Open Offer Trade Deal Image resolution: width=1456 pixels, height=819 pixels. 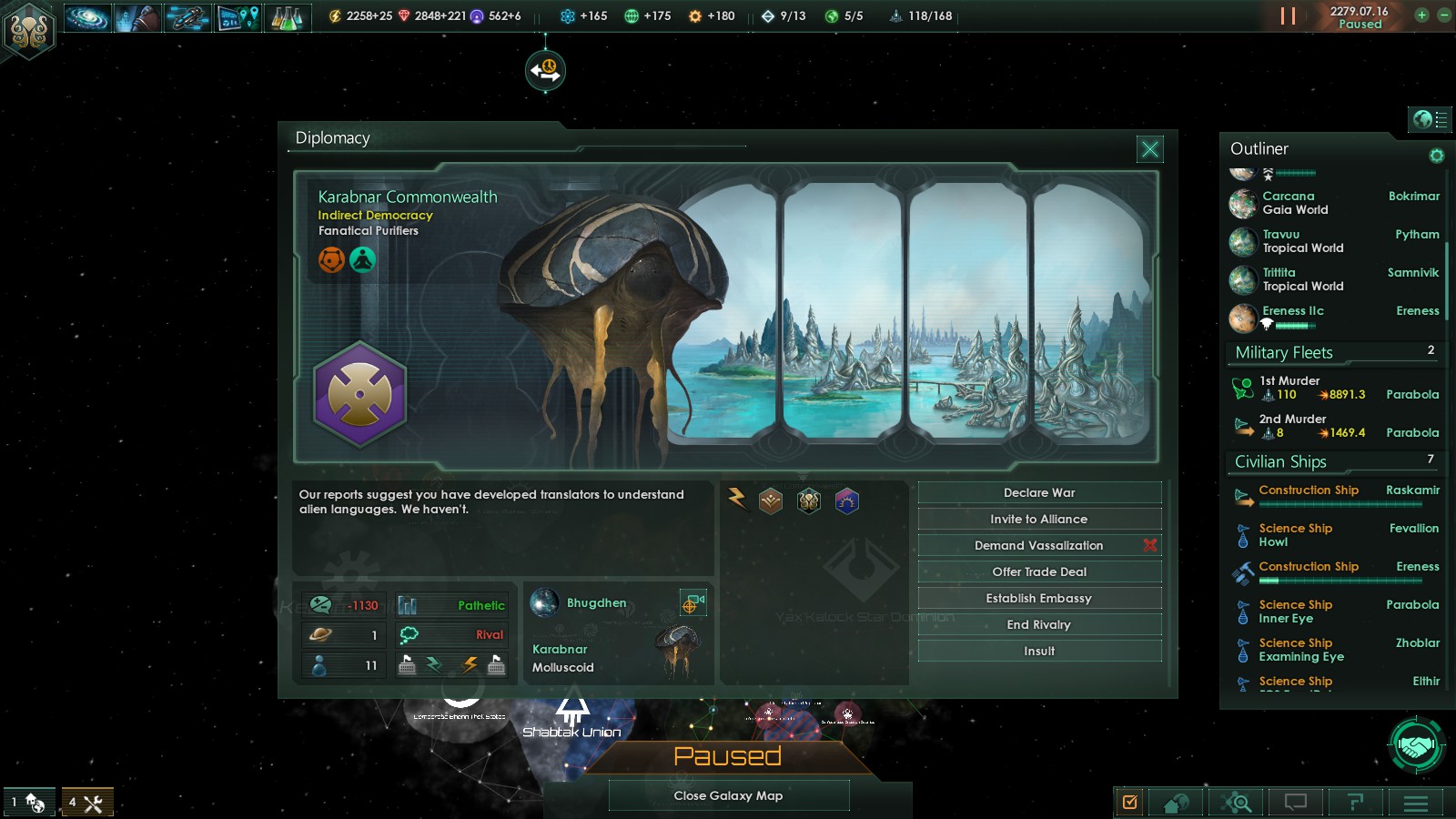point(1039,571)
